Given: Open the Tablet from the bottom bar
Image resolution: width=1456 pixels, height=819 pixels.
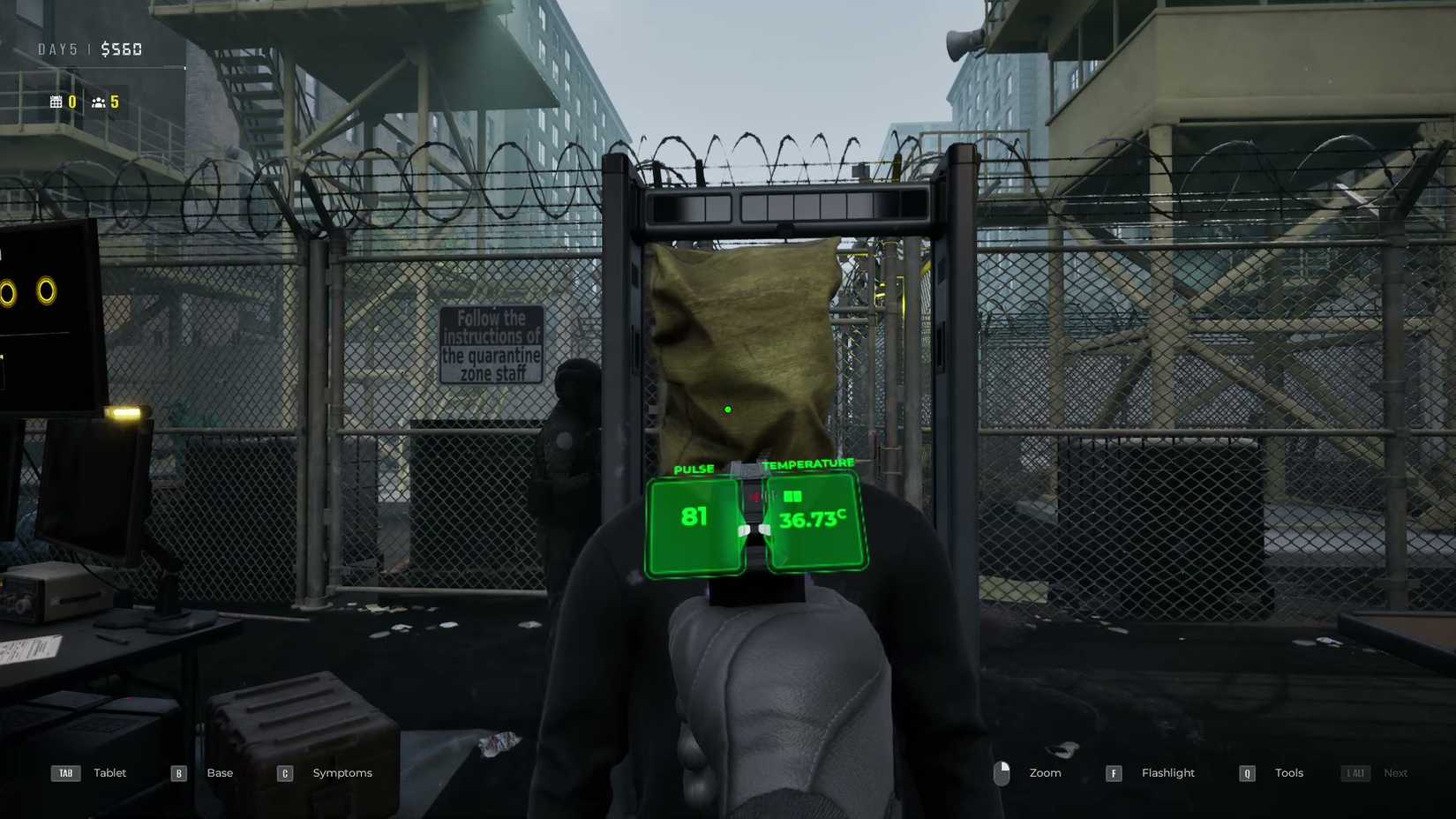Looking at the screenshot, I should pos(109,772).
